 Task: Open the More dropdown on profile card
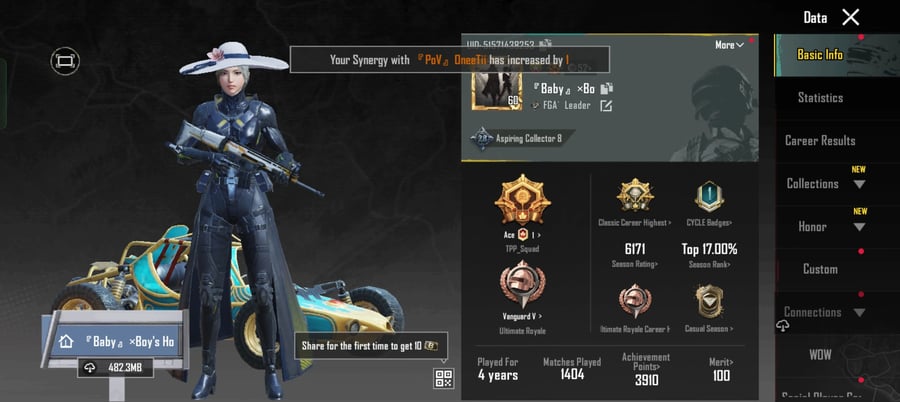[729, 45]
